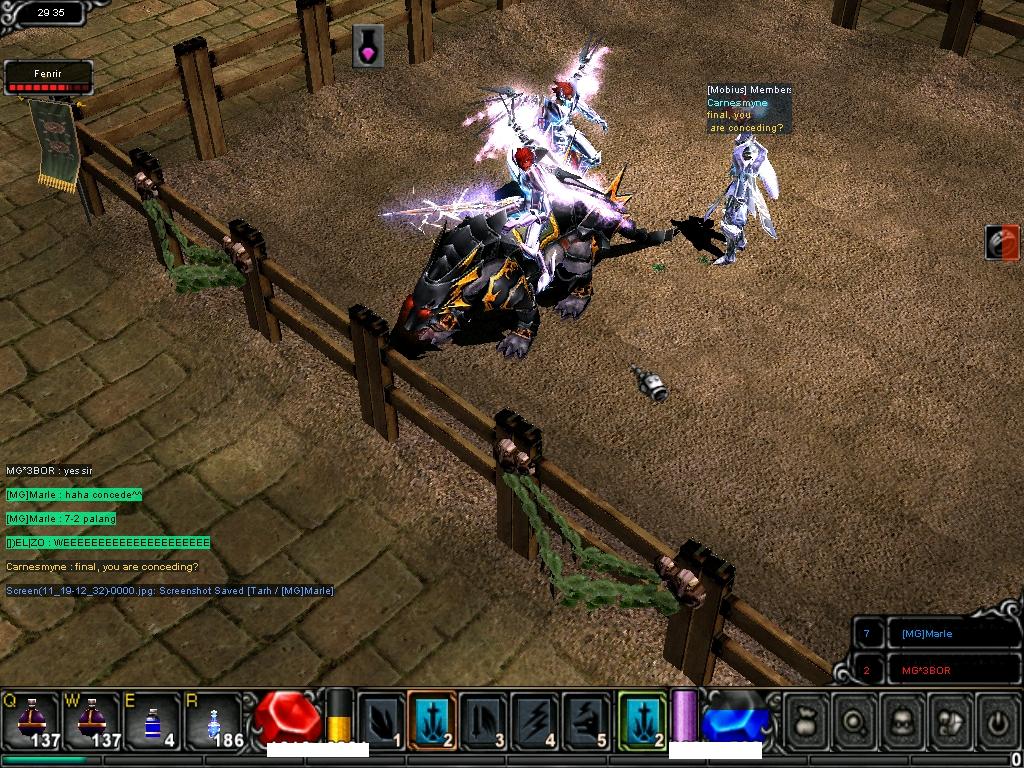Select the skill in hotkey slot 1
Image resolution: width=1024 pixels, height=768 pixels.
tap(381, 720)
